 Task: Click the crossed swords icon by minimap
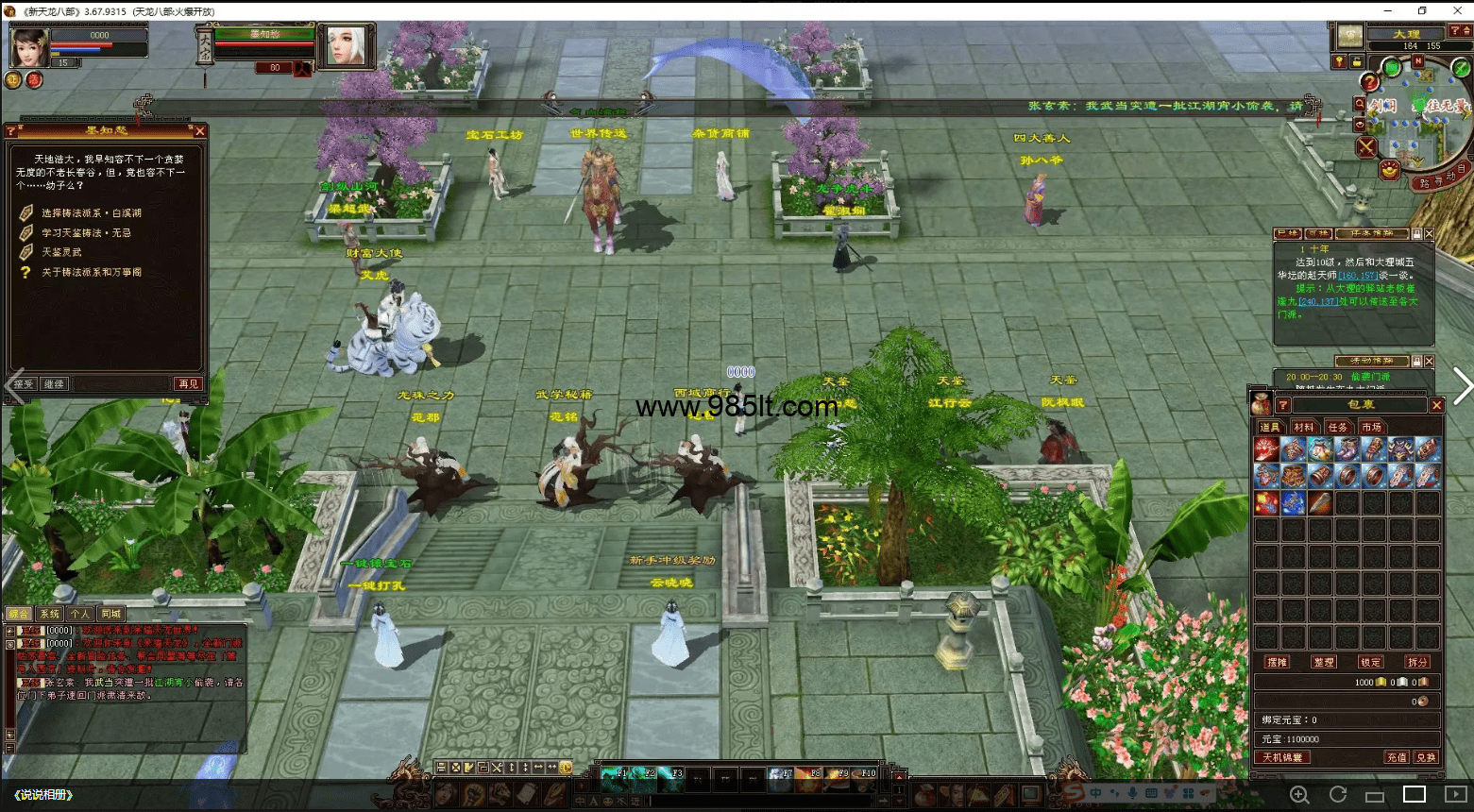tap(1366, 146)
